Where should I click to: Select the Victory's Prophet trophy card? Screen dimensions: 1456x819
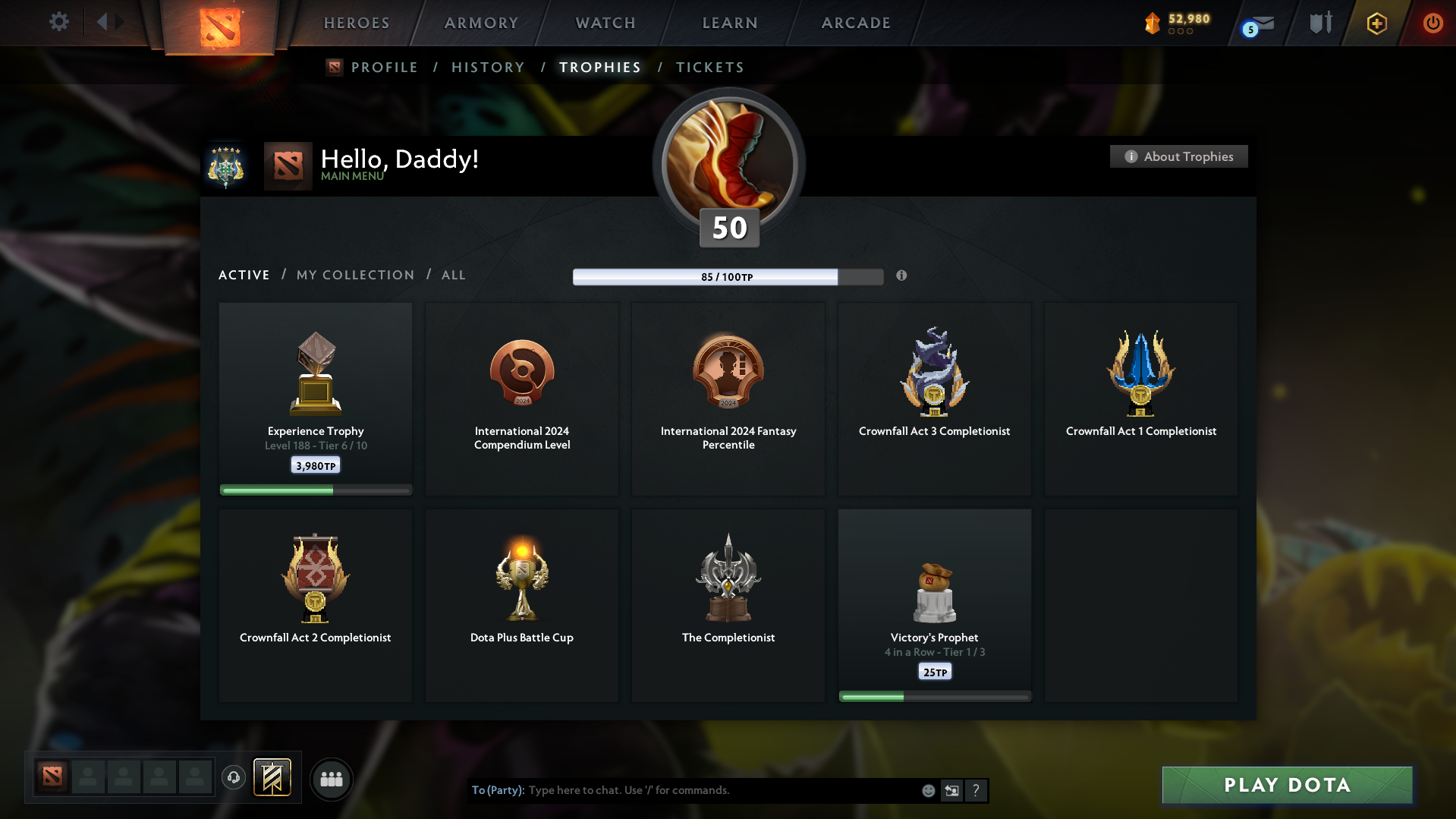(934, 603)
